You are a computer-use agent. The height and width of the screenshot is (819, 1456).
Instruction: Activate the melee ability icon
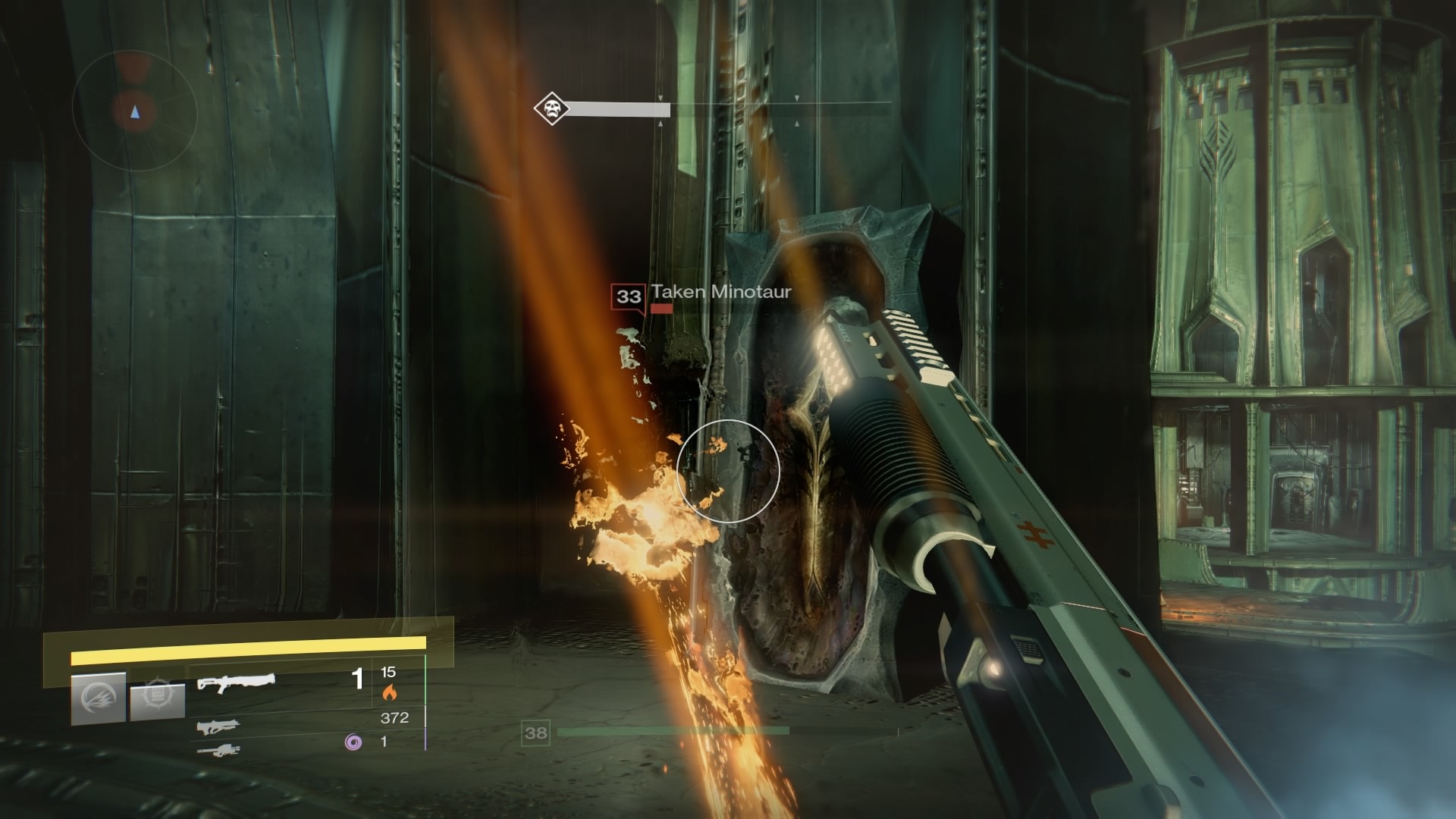point(157,701)
